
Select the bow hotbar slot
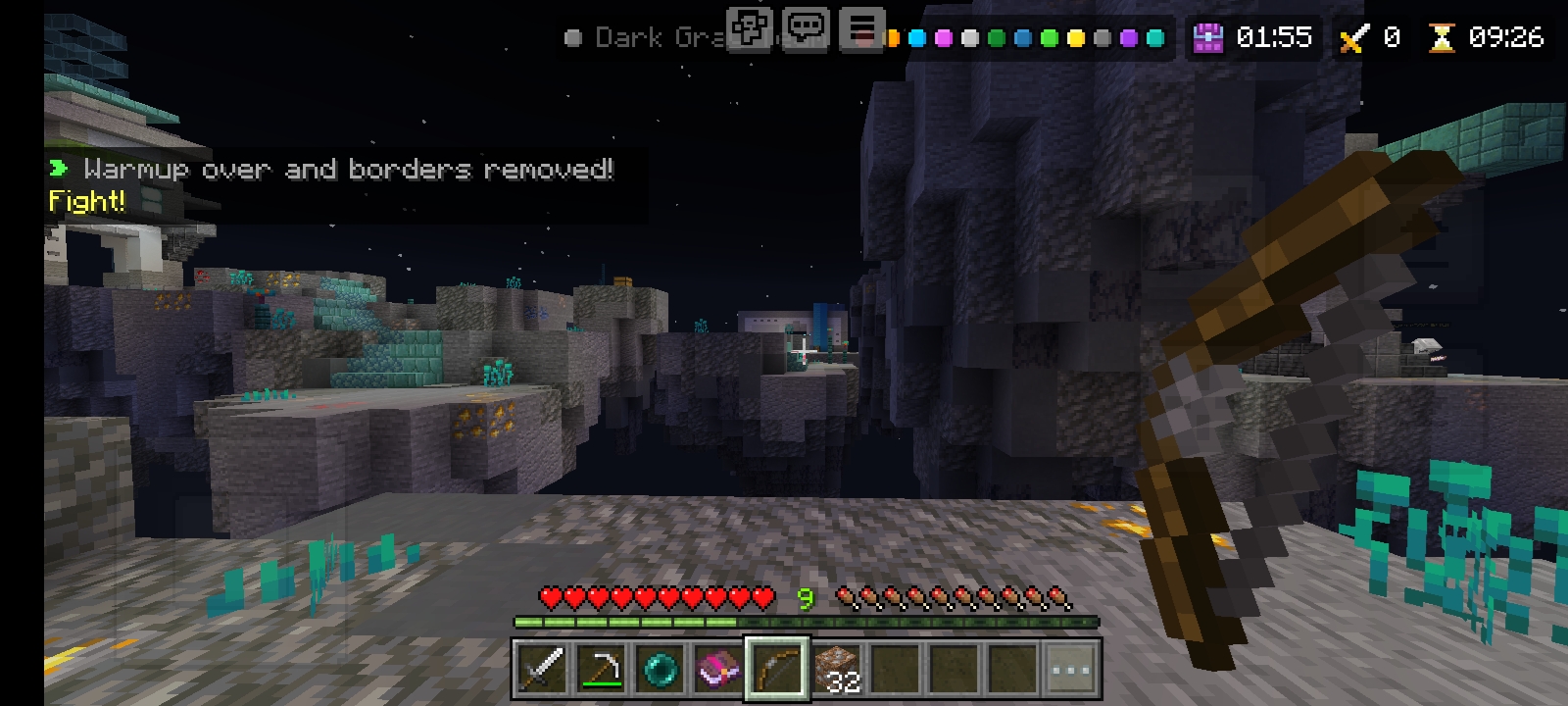point(777,670)
